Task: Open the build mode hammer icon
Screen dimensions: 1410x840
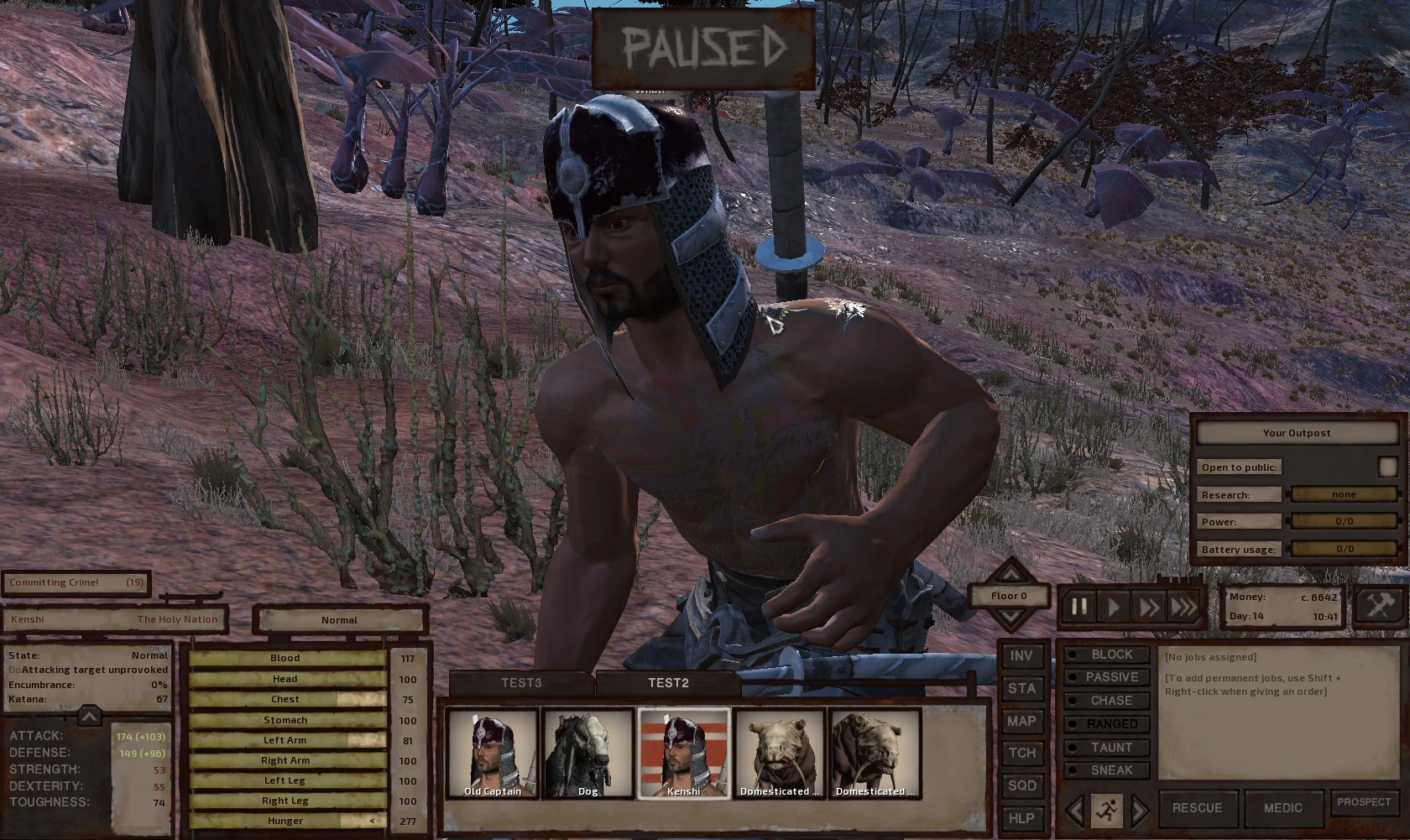Action: [1380, 606]
